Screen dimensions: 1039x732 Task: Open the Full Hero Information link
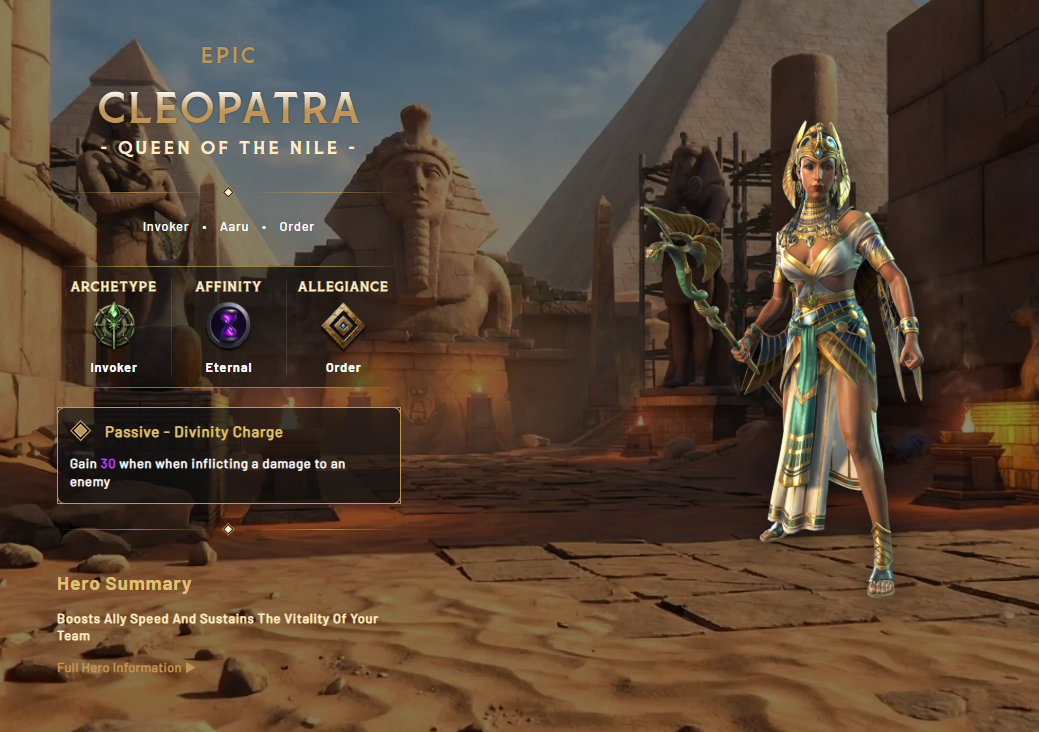[x=125, y=668]
